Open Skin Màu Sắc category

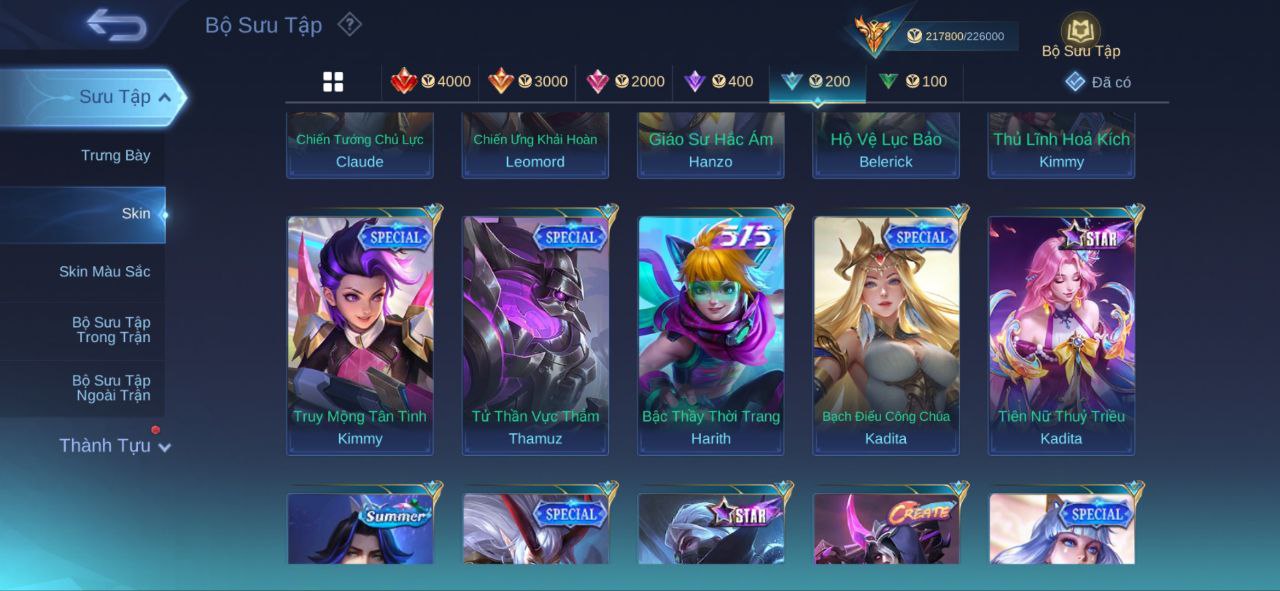click(x=104, y=271)
